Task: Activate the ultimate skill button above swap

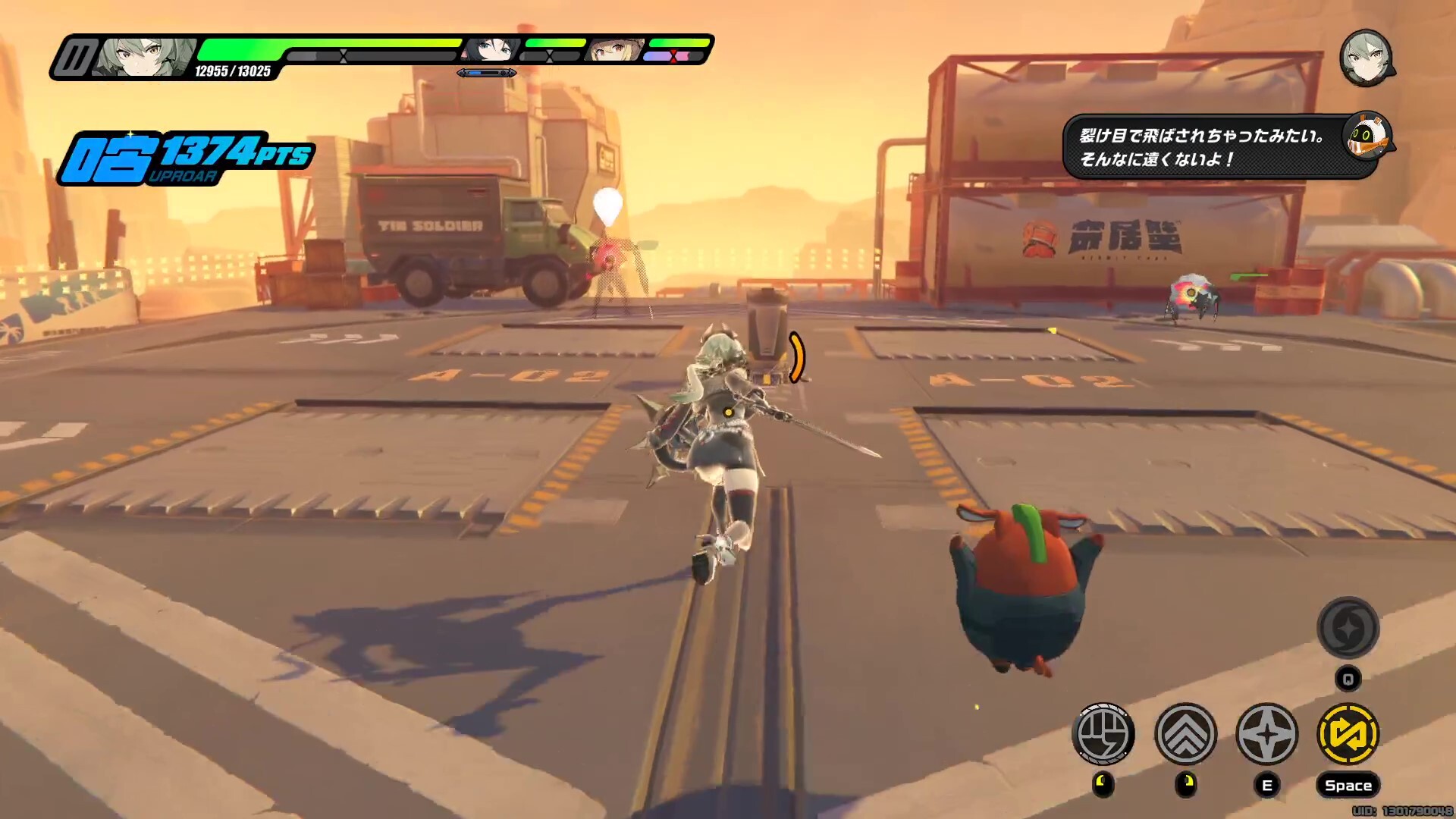Action: pyautogui.click(x=1348, y=628)
